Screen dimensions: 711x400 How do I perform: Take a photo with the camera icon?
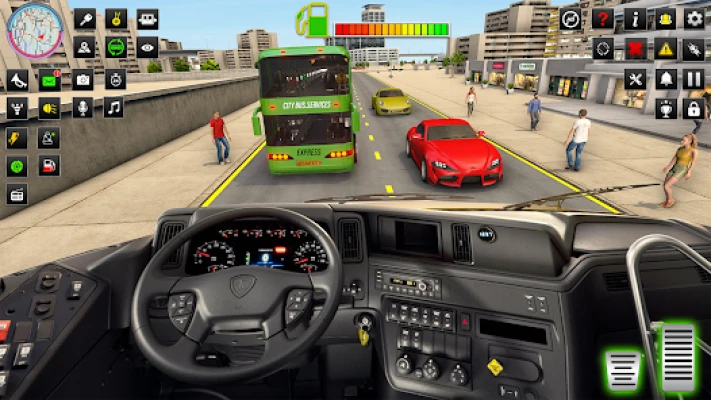(82, 80)
